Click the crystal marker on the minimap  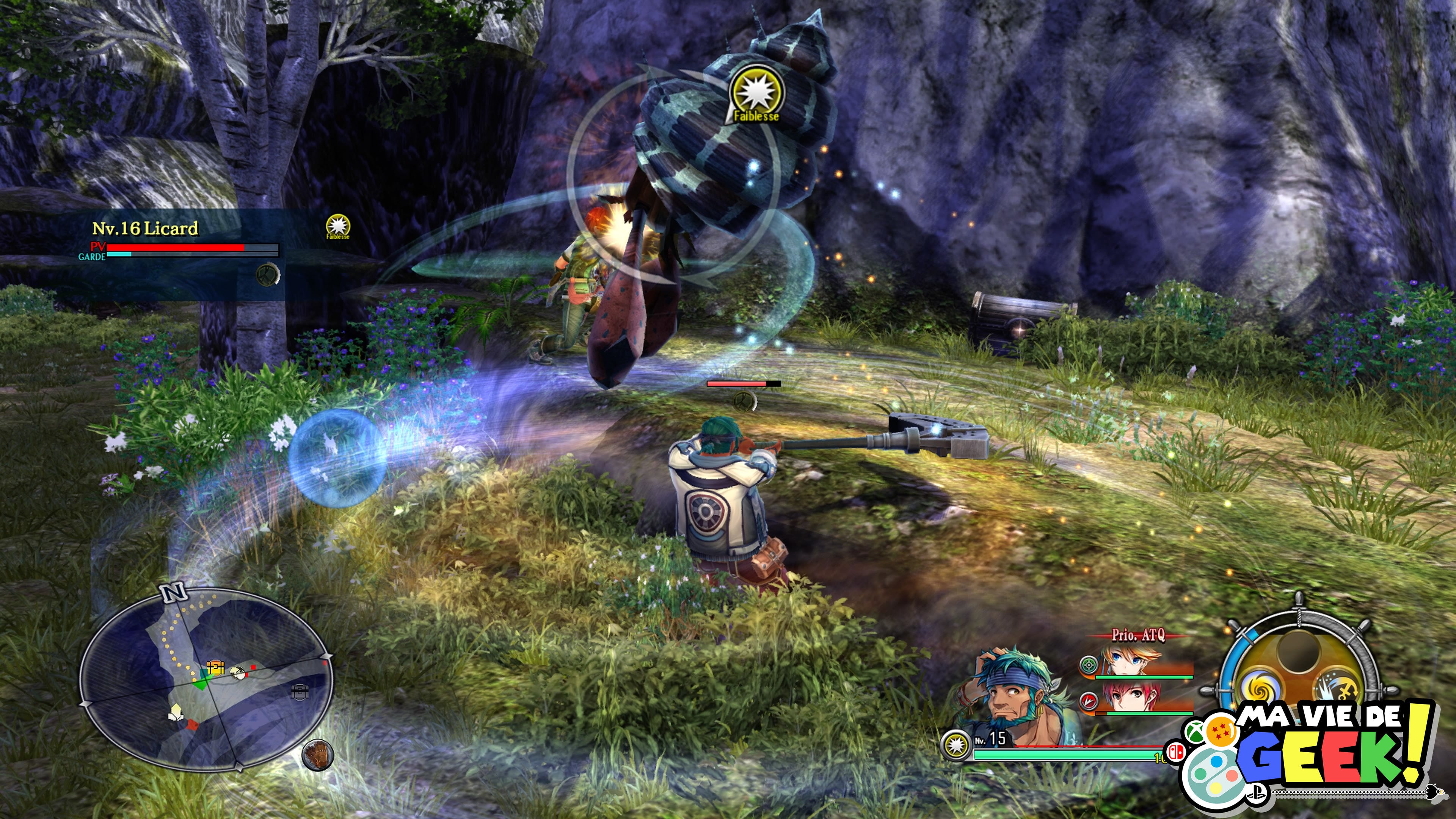coord(176,712)
